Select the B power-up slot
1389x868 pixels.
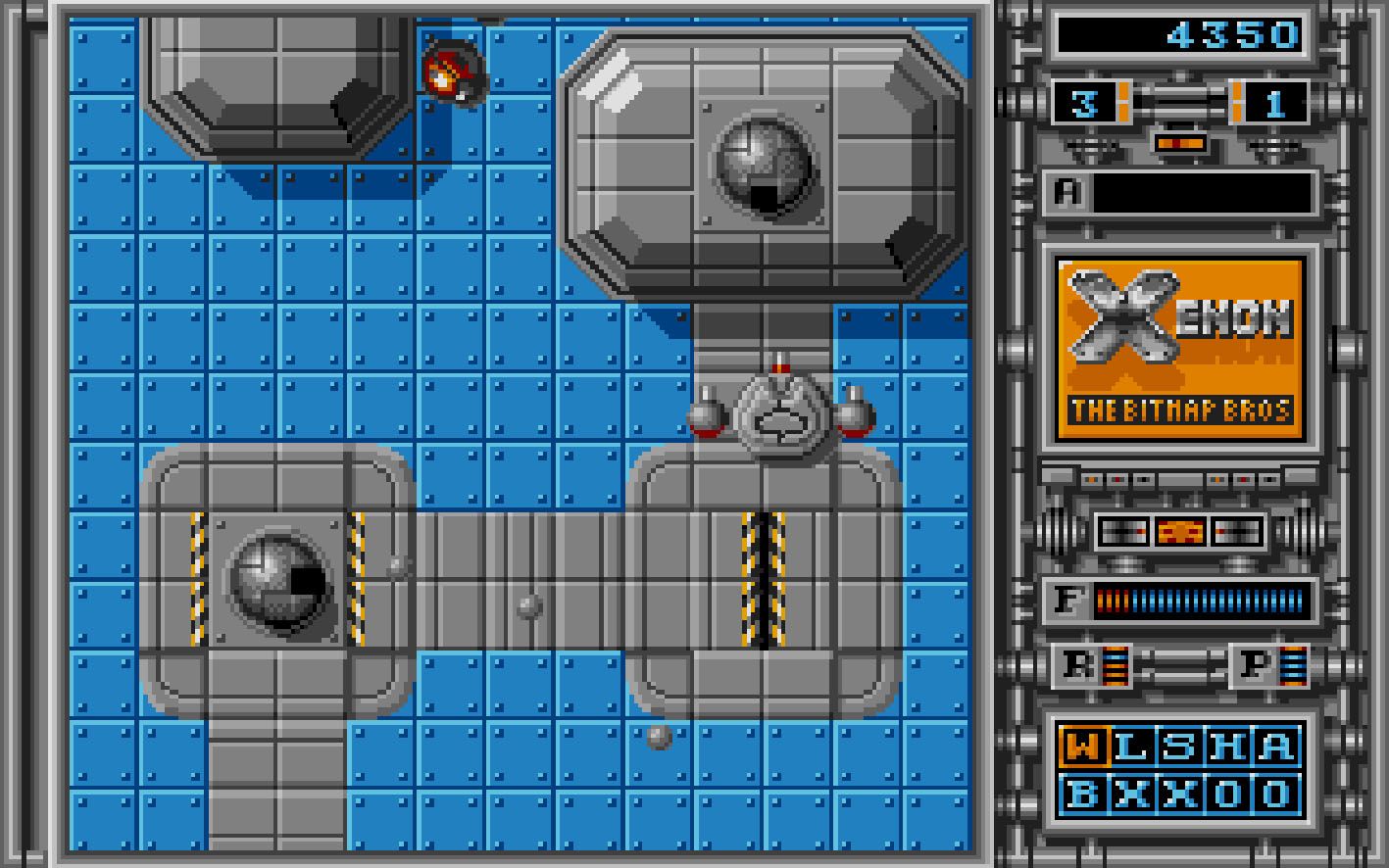(1082, 793)
